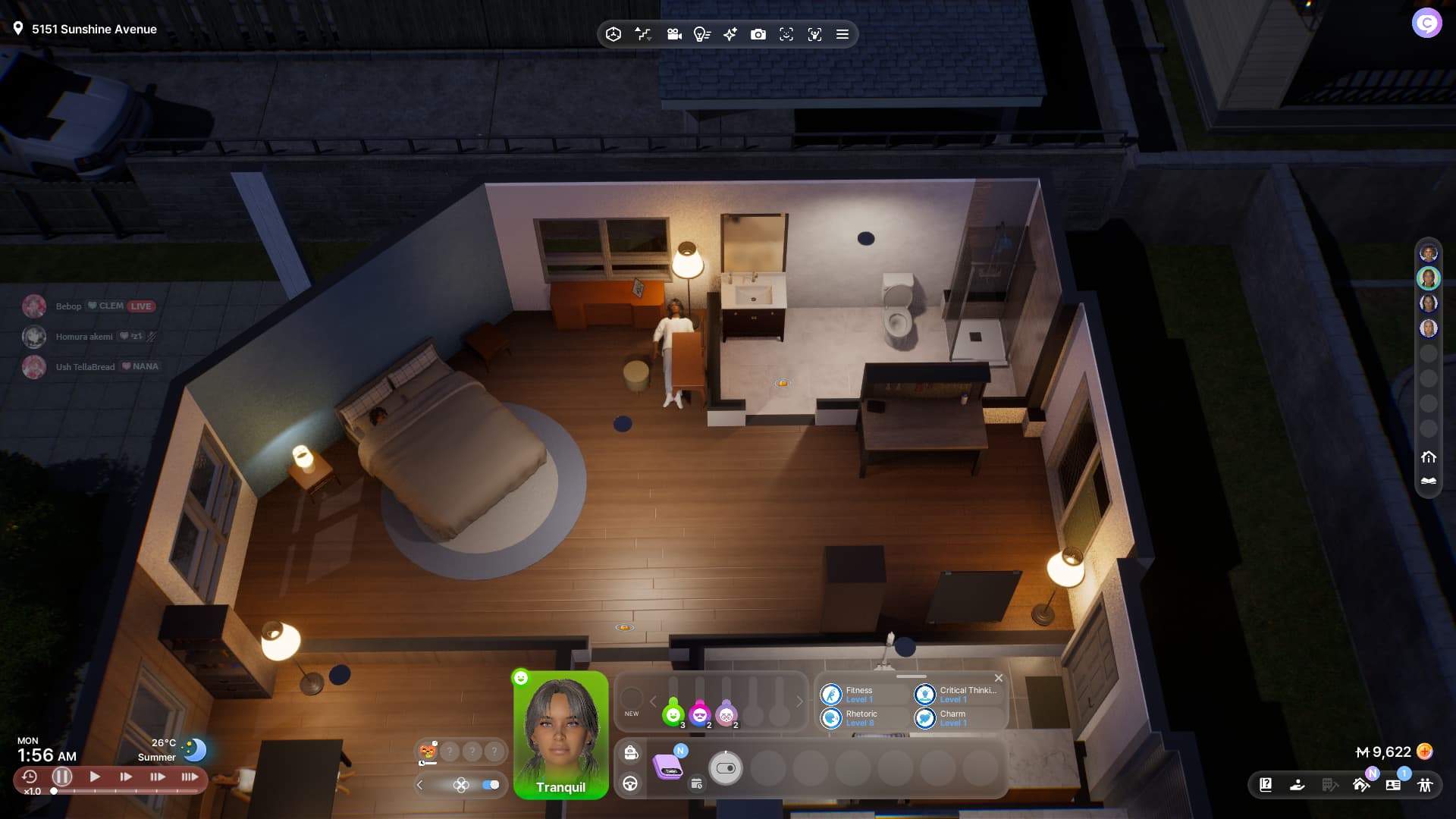Close the skills panel
Image resolution: width=1456 pixels, height=819 pixels.
point(999,678)
